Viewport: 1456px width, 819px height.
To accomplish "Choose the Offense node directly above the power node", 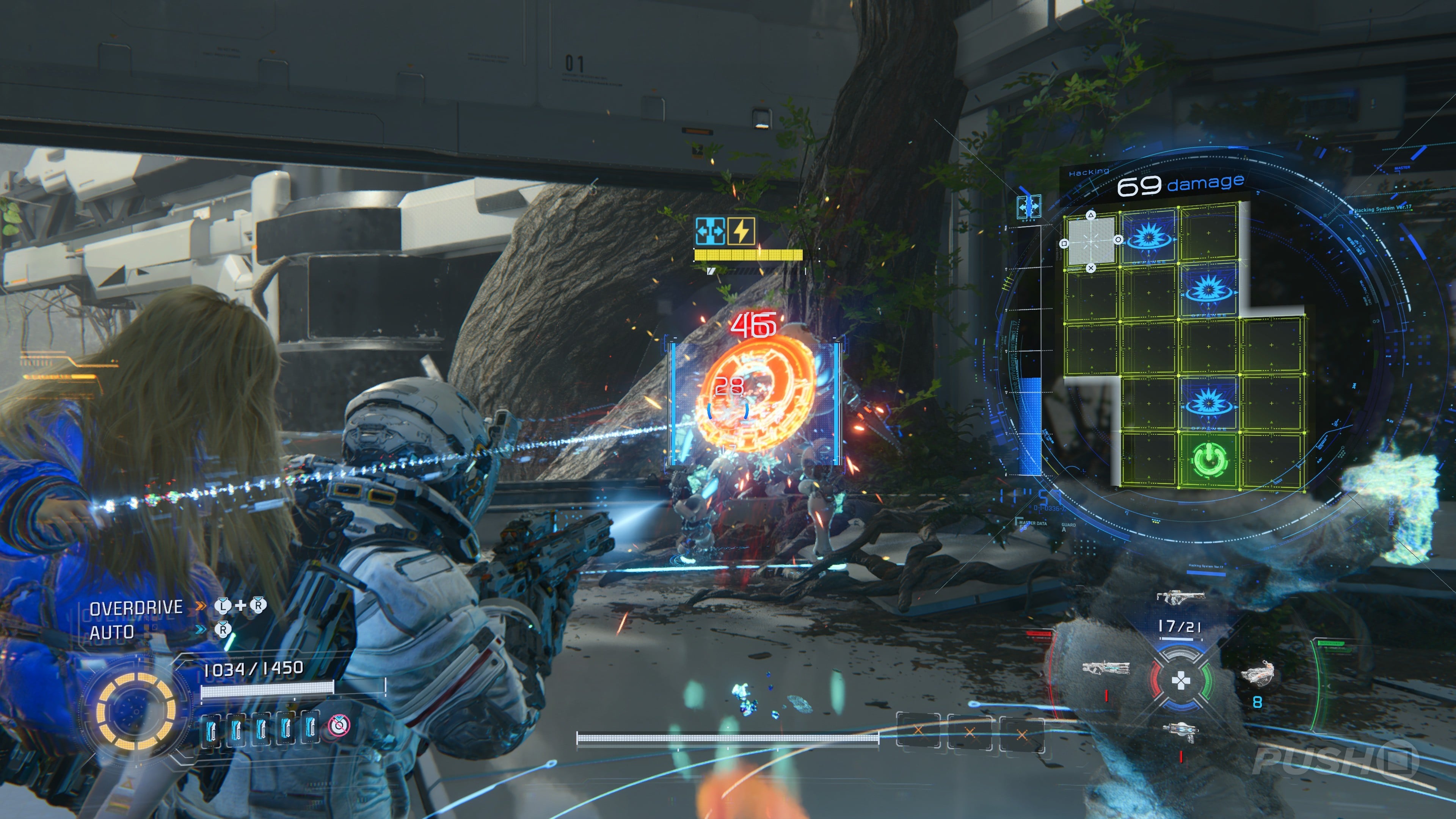I will tap(1208, 402).
